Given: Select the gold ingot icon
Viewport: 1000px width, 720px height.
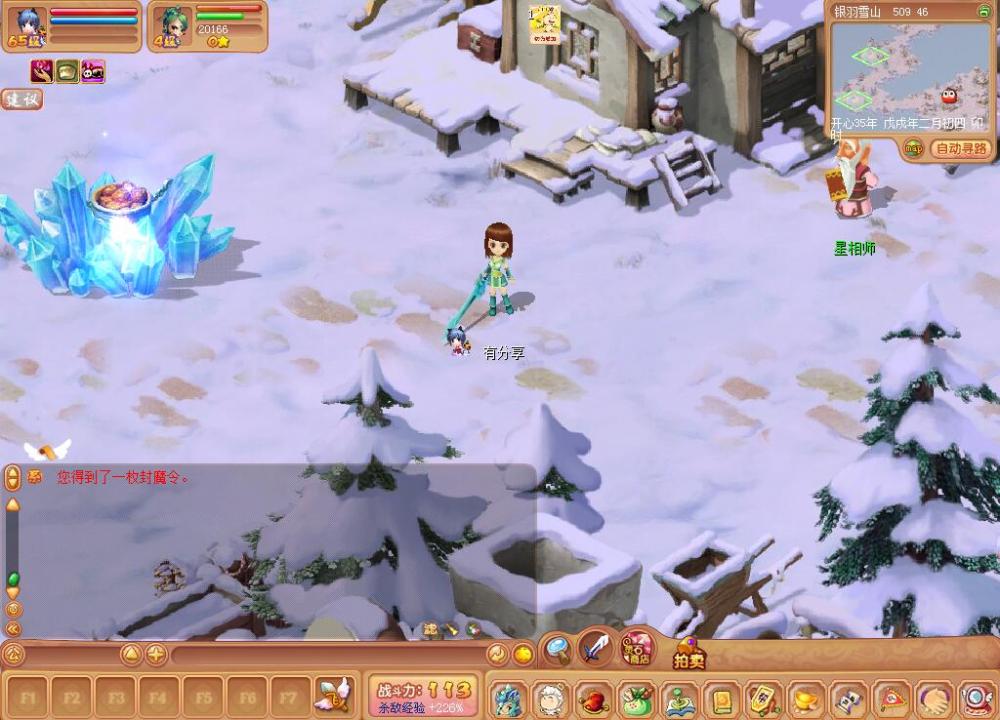Looking at the screenshot, I should click(x=806, y=699).
